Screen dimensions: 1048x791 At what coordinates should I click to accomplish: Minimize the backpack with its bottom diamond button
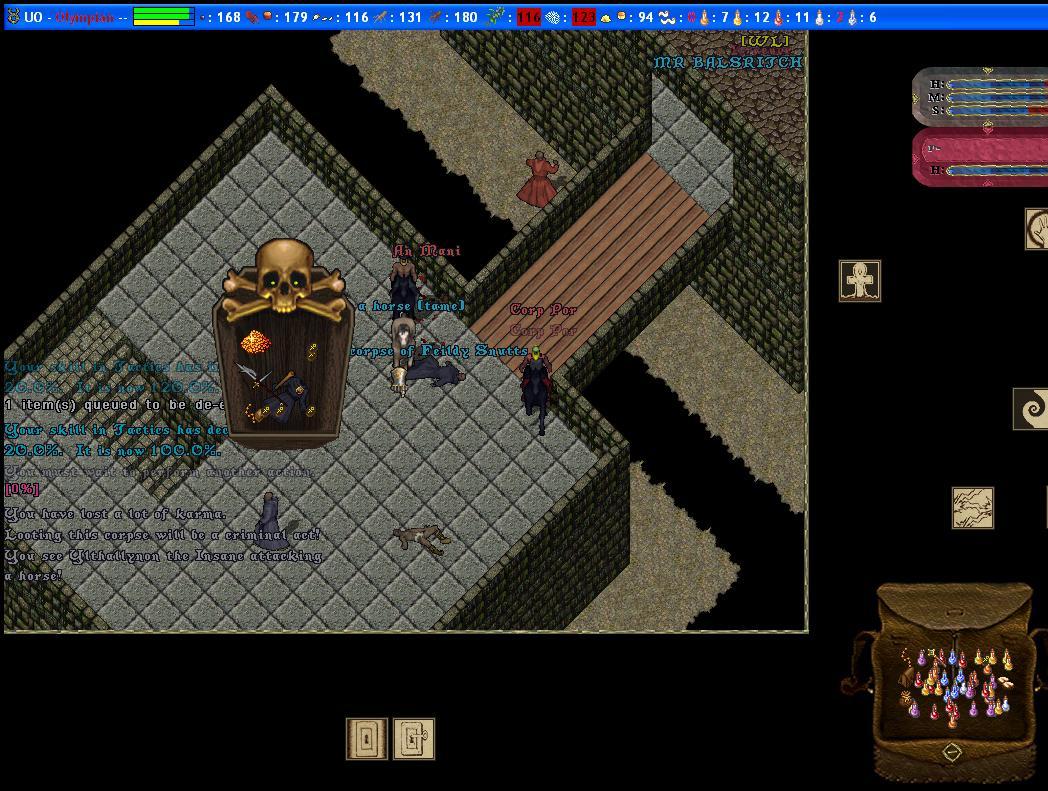(x=952, y=752)
